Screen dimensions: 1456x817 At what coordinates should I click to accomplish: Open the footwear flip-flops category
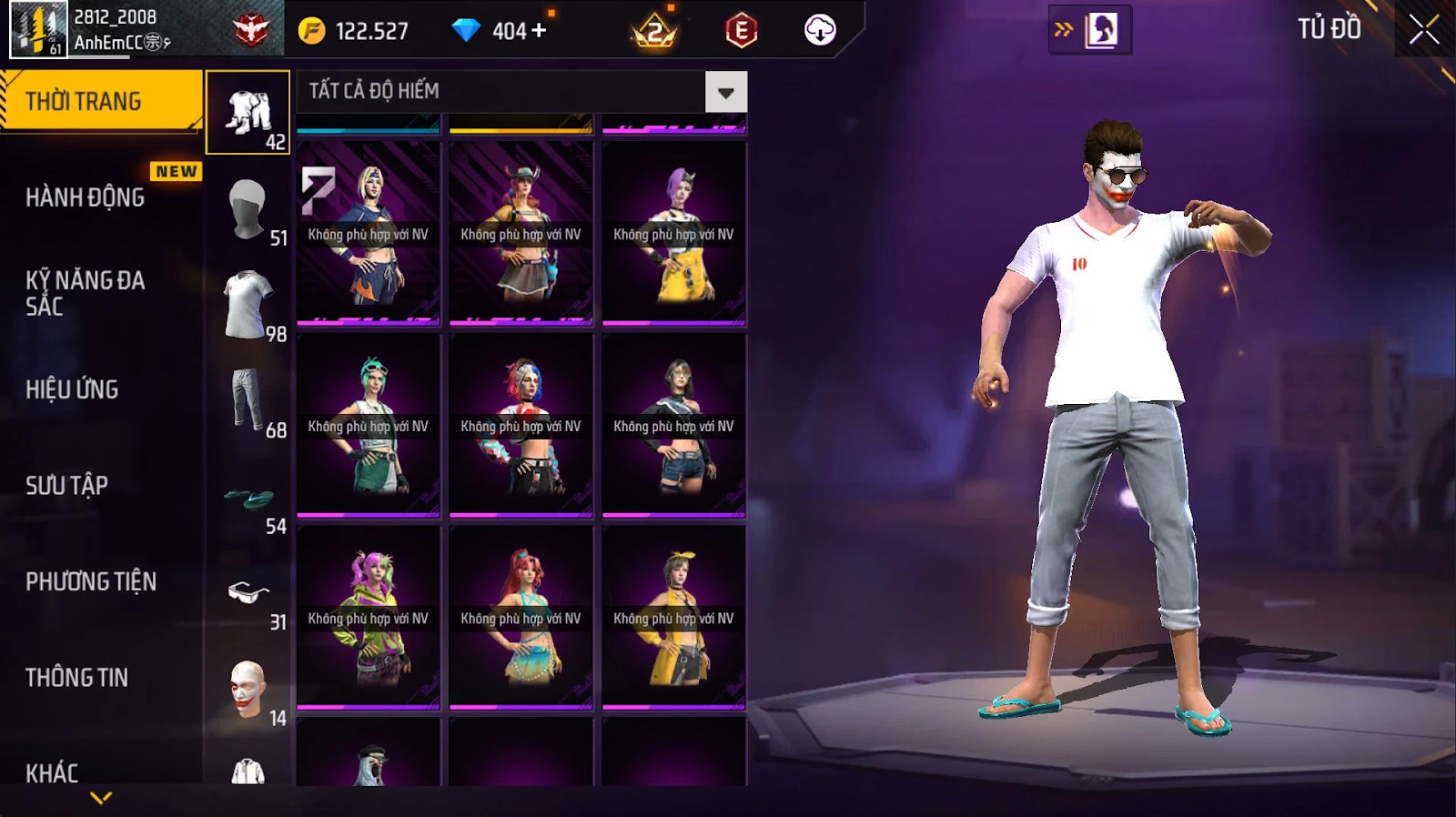pos(249,498)
